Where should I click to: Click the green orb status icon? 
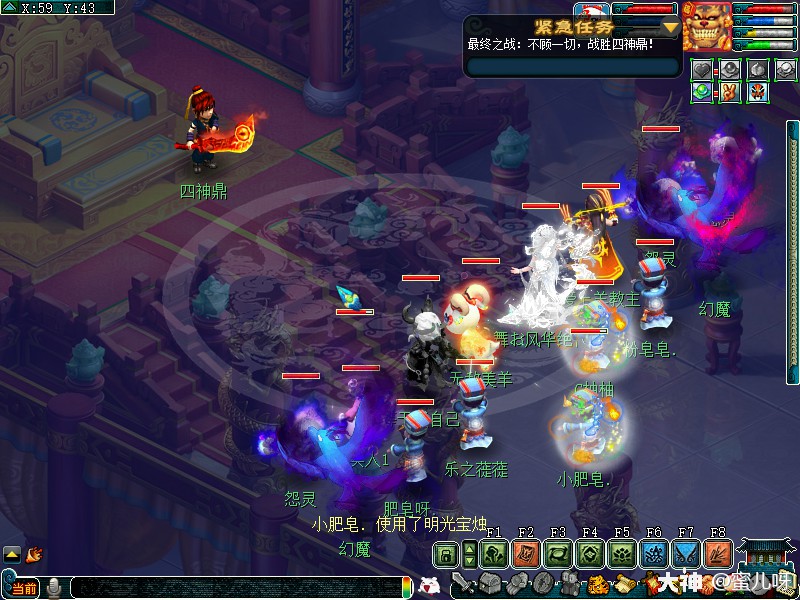tap(704, 92)
